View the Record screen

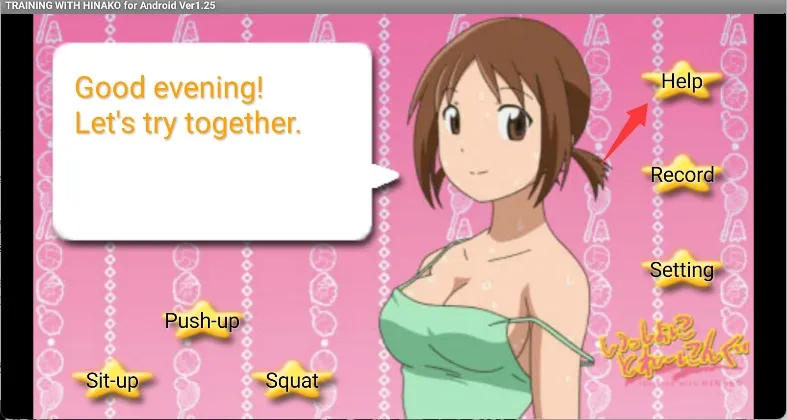pos(682,175)
